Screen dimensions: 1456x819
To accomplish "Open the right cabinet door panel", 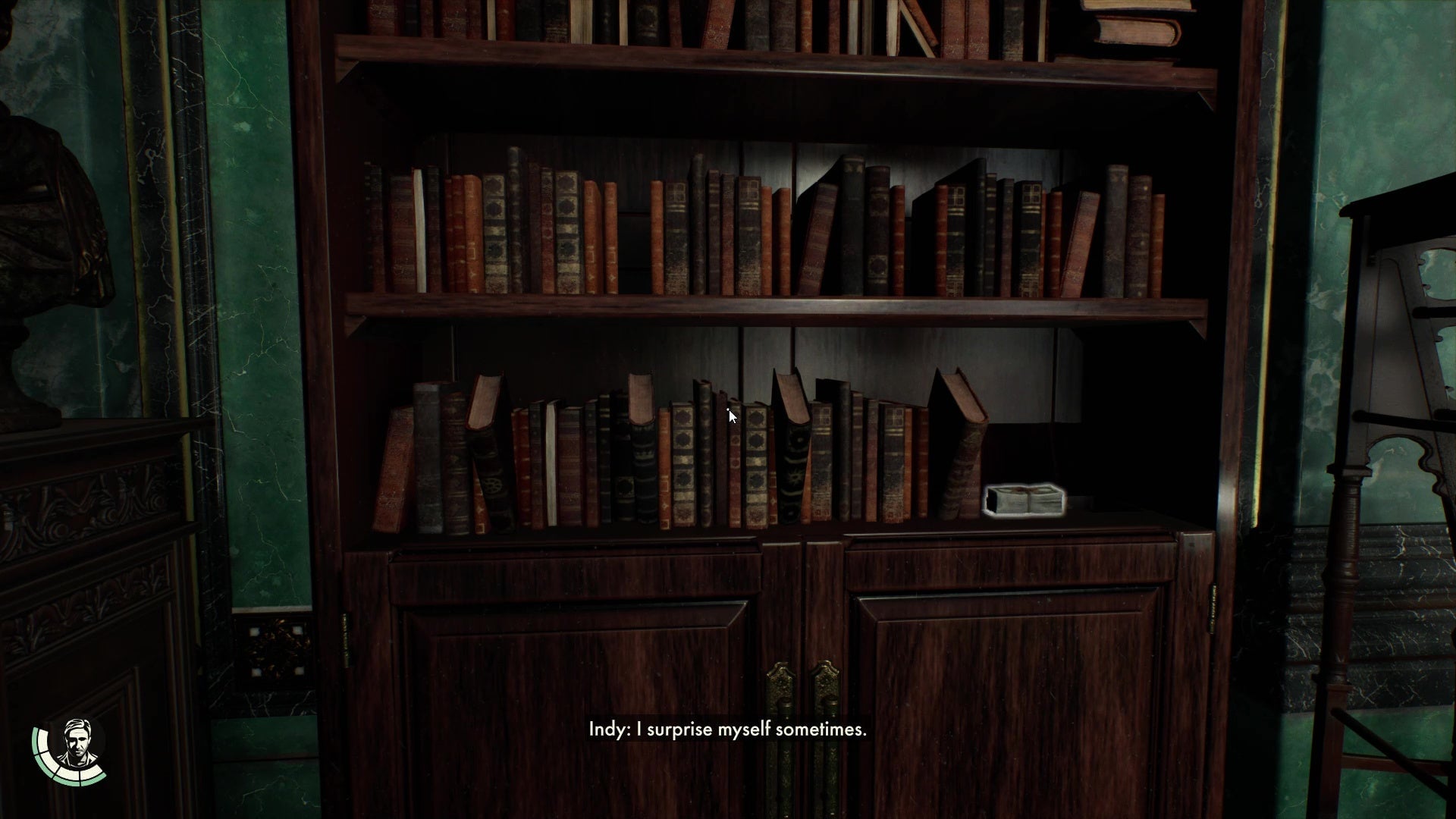I will coord(1009,682).
